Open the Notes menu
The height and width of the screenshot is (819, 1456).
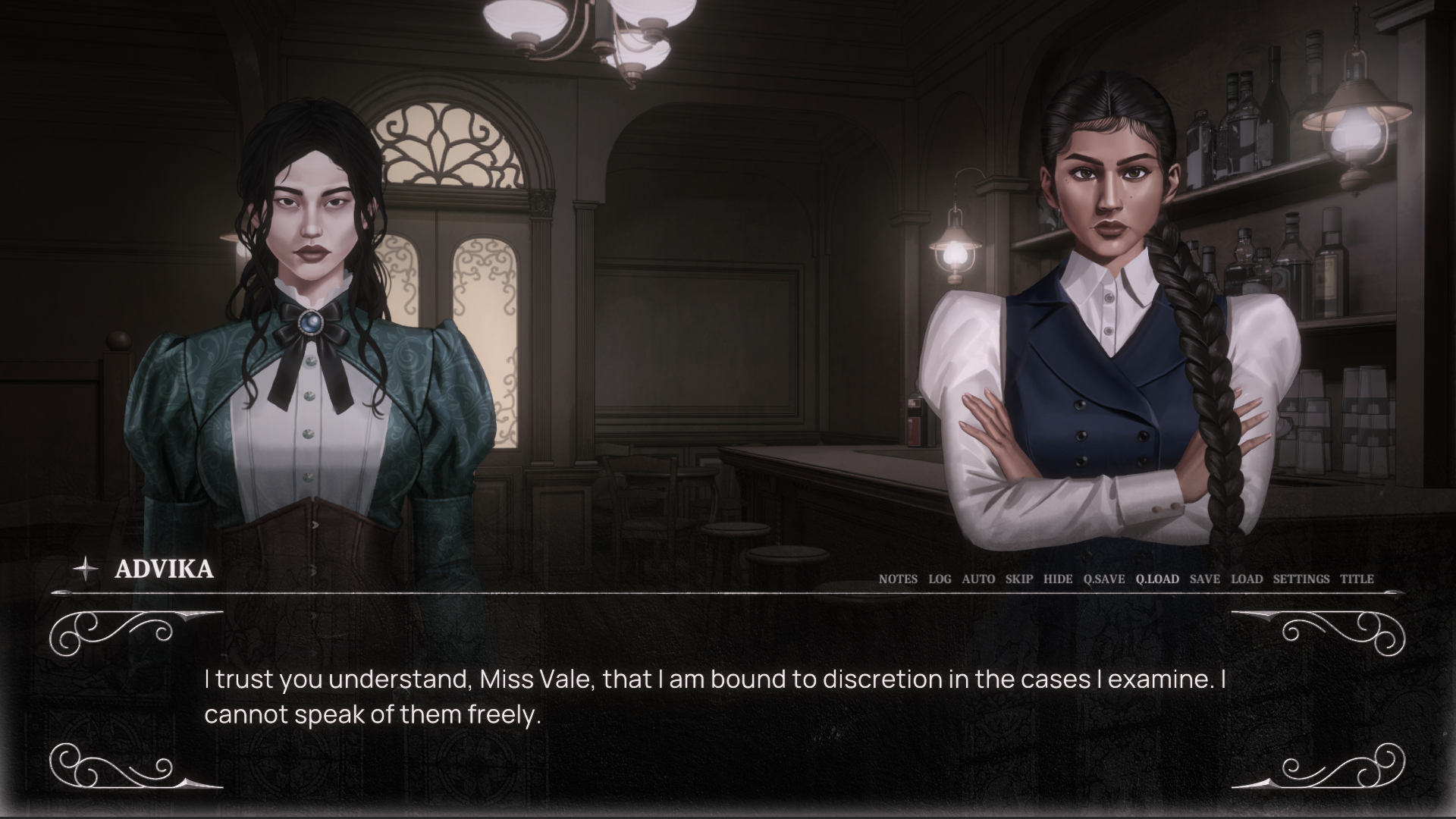coord(898,579)
